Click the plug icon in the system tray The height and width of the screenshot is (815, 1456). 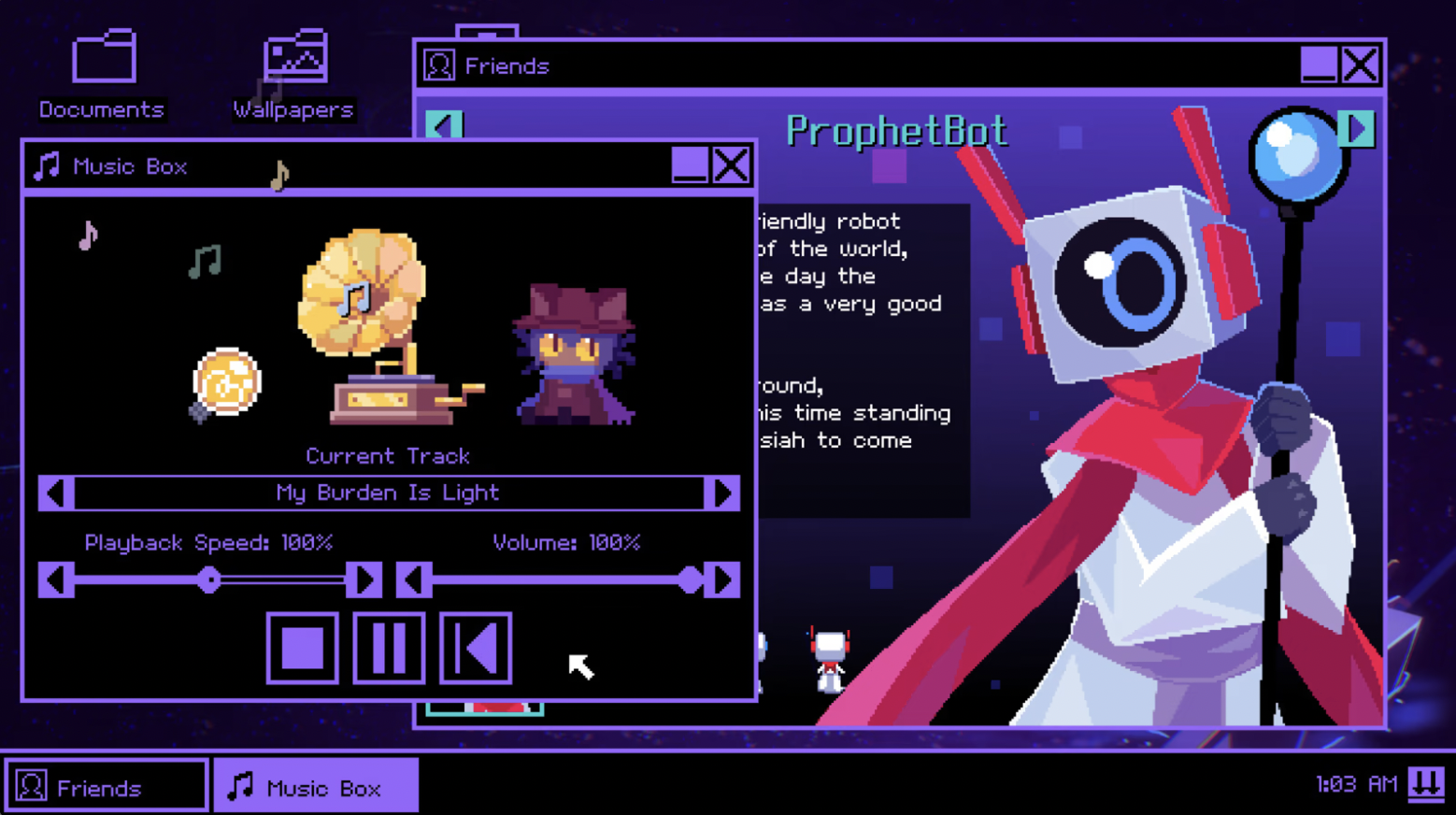pos(1428,784)
